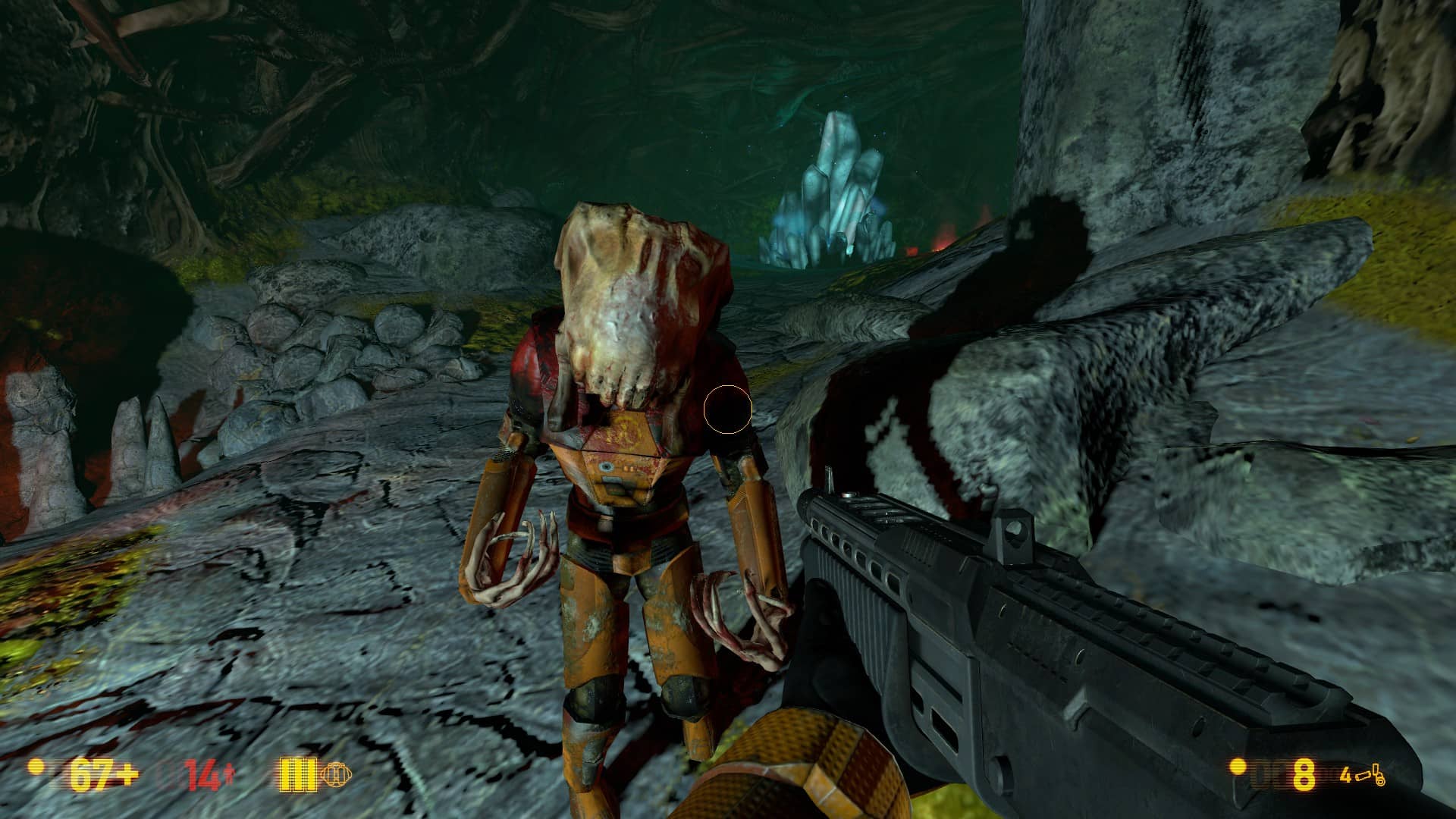The width and height of the screenshot is (1456, 819).
Task: Click the shotgun shell icon next to reserve count
Action: coord(1363,777)
